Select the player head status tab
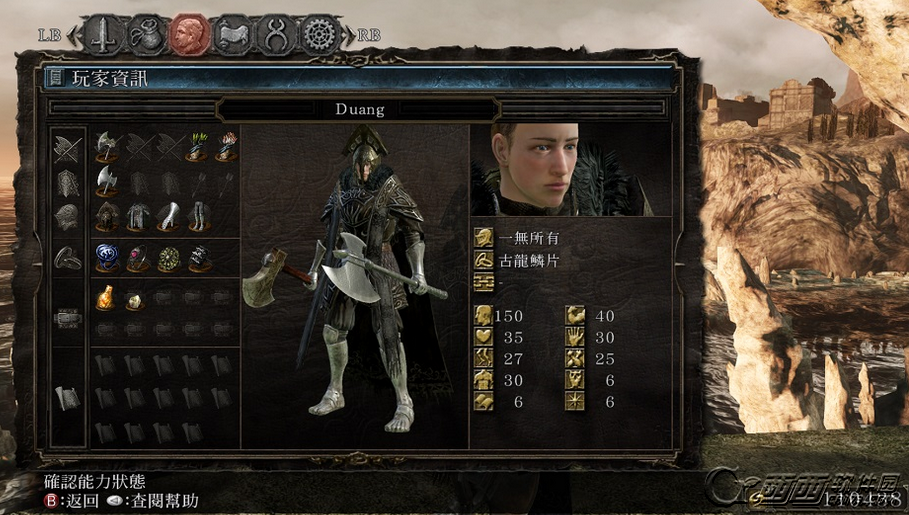Screen dimensions: 909x515 [188, 35]
